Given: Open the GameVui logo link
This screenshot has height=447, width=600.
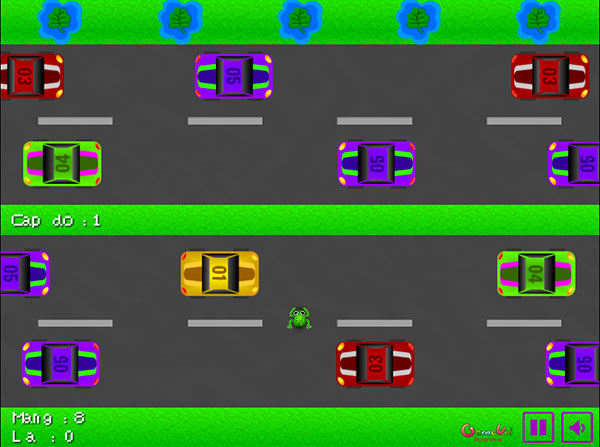Looking at the screenshot, I should (x=487, y=430).
